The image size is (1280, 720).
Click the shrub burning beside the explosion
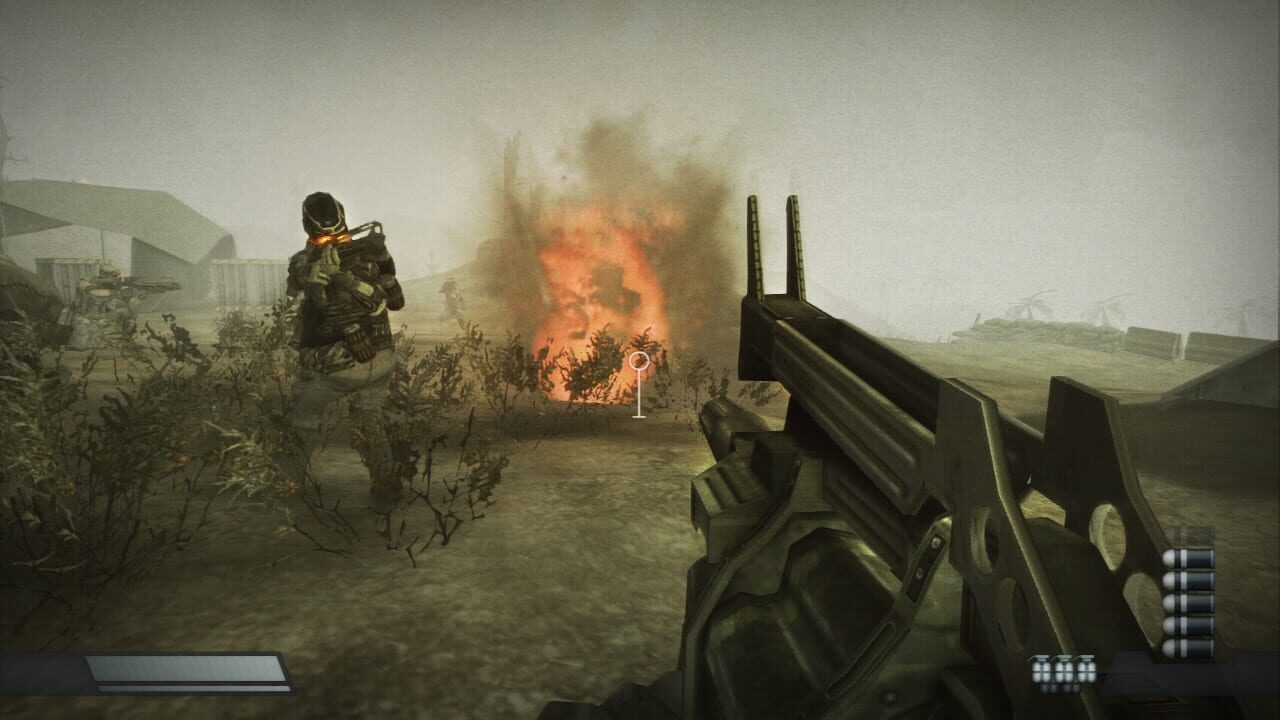point(600,365)
